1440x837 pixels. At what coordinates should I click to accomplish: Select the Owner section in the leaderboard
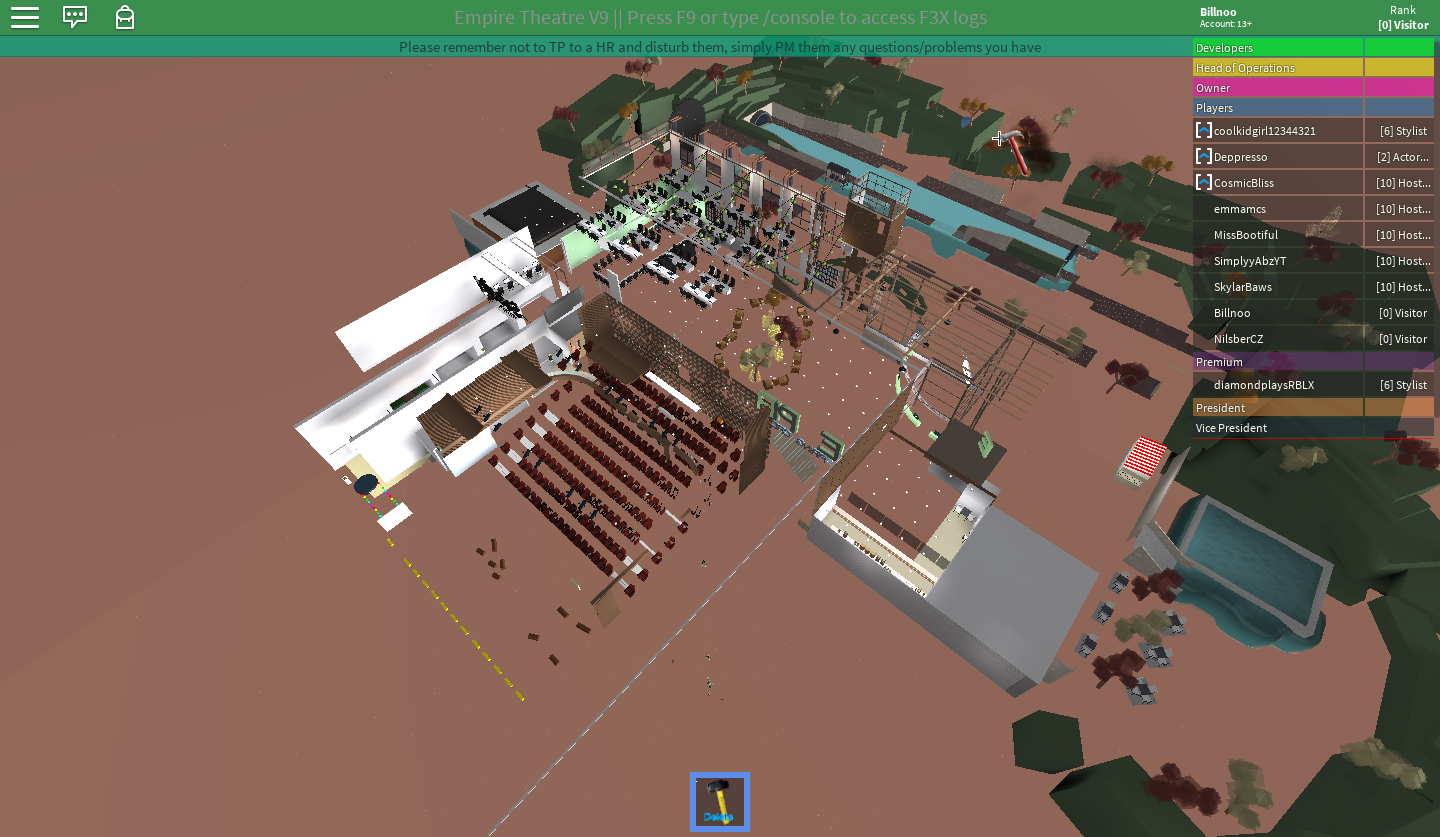(1278, 87)
